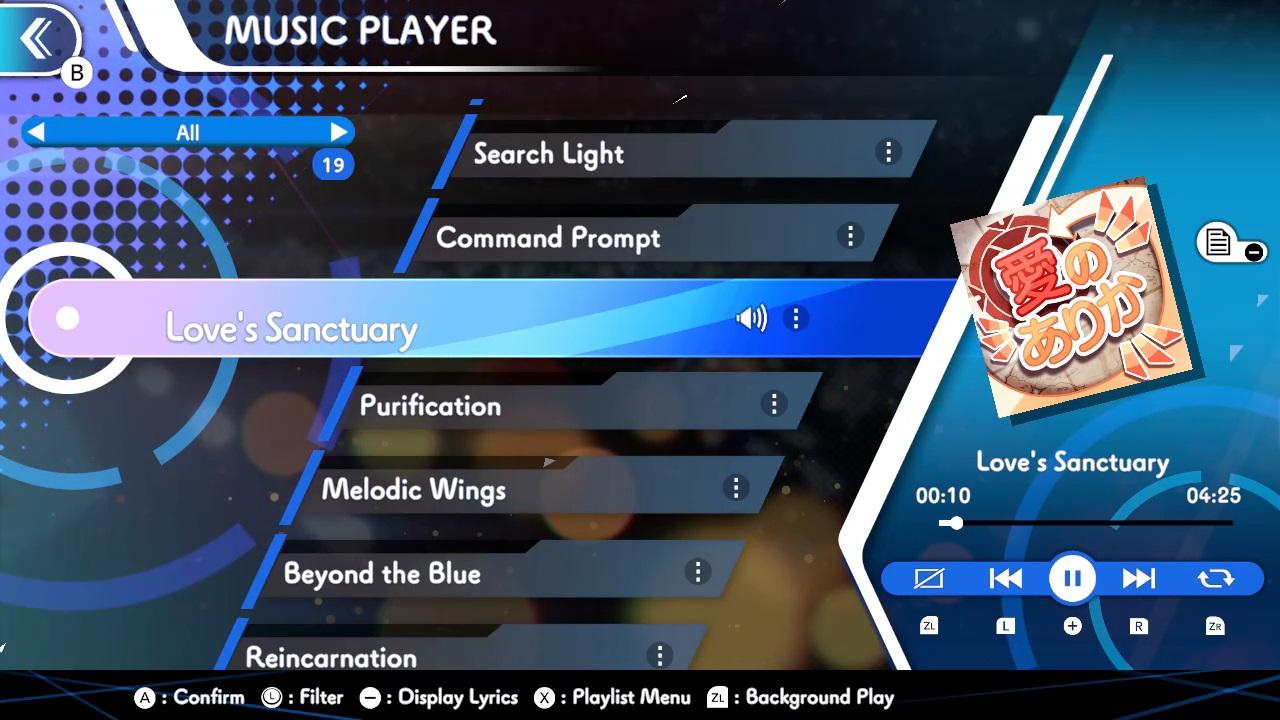This screenshot has width=1280, height=720.
Task: Open the Playlist Menu option
Action: point(613,697)
